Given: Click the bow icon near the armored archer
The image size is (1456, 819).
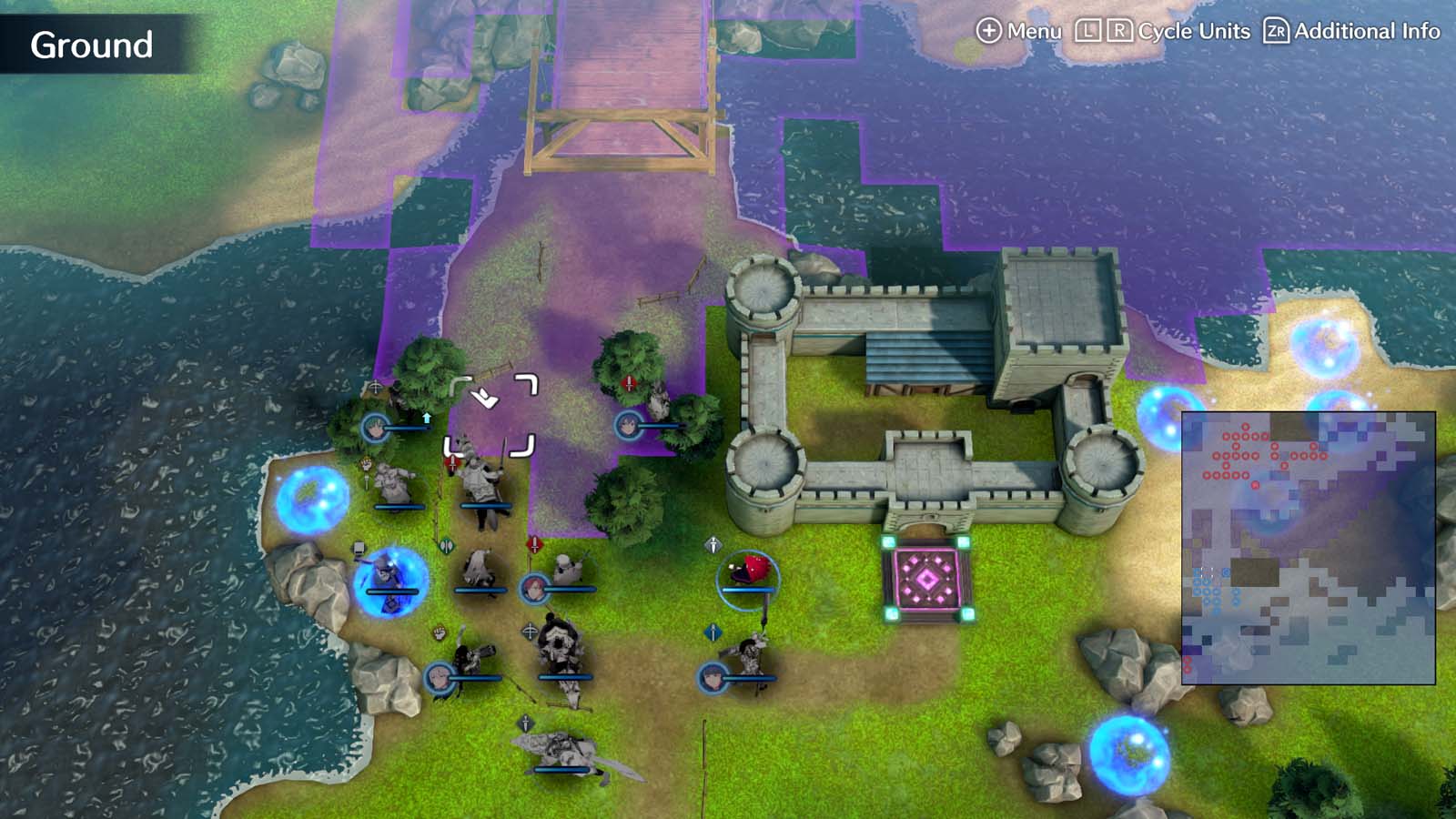Looking at the screenshot, I should [x=530, y=630].
